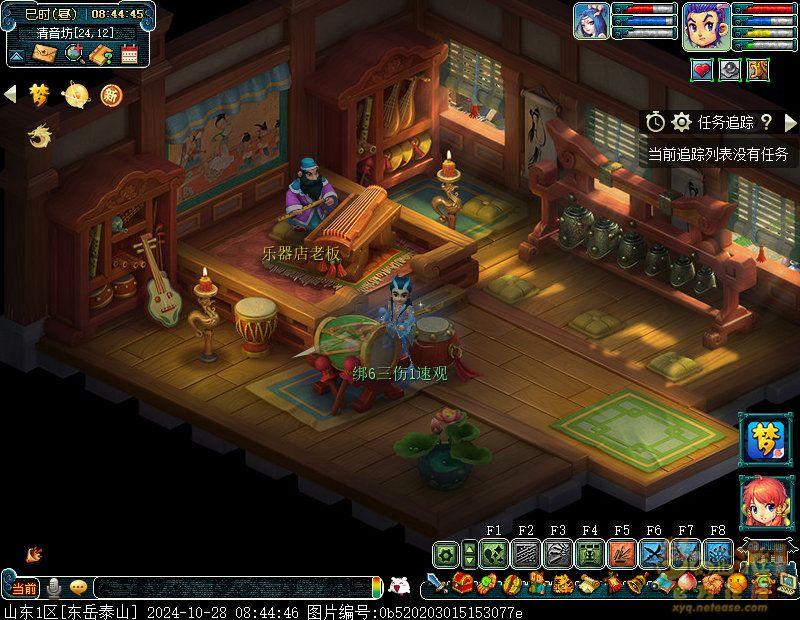The image size is (800, 620).
Task: Open the player character portrait
Action: (x=706, y=24)
